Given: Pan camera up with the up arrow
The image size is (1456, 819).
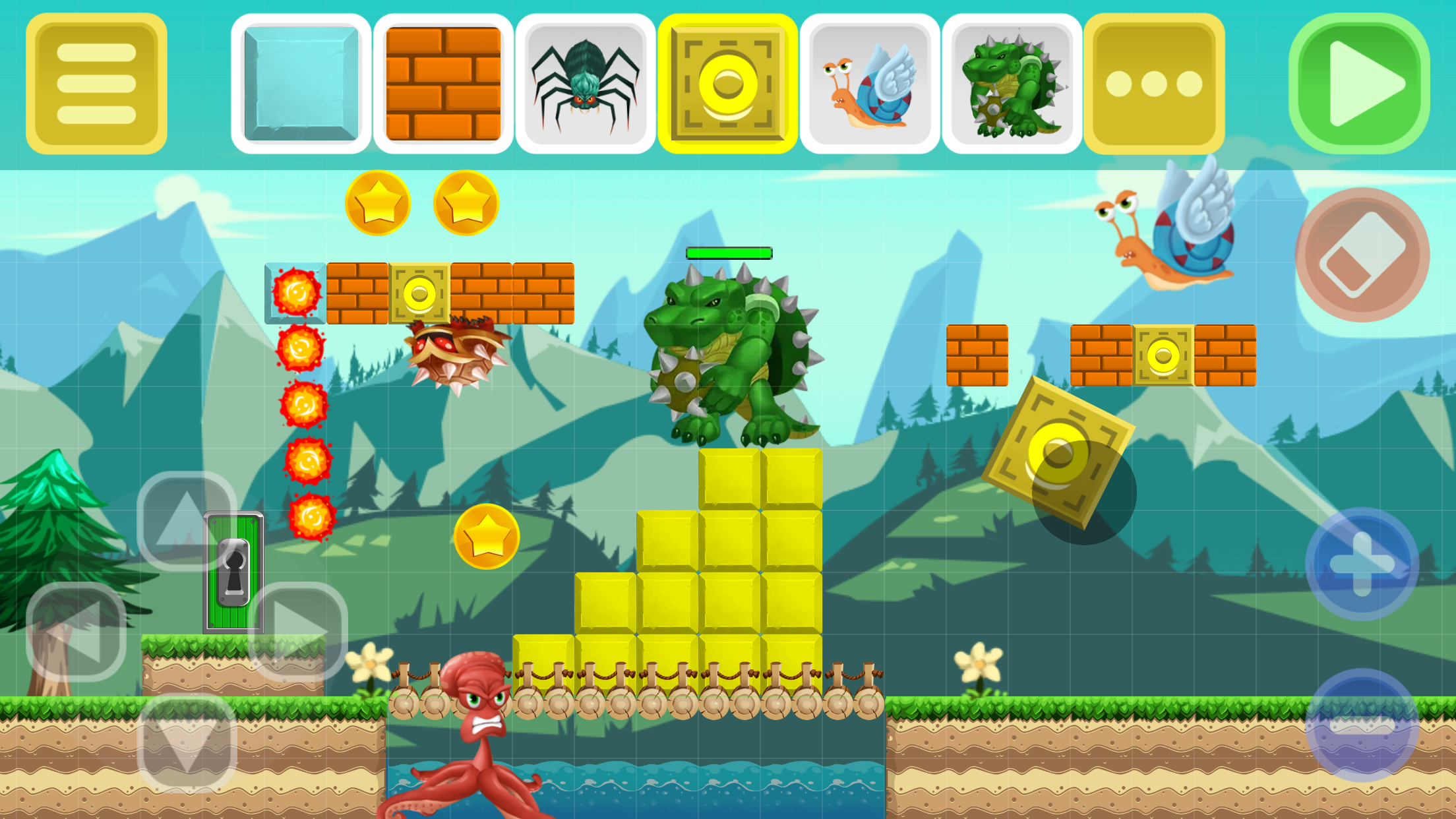Looking at the screenshot, I should (187, 521).
